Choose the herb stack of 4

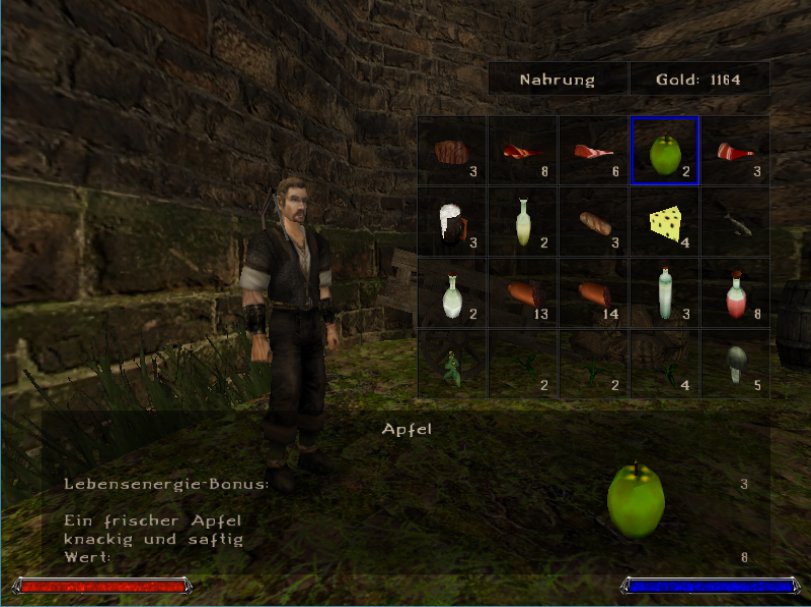664,362
